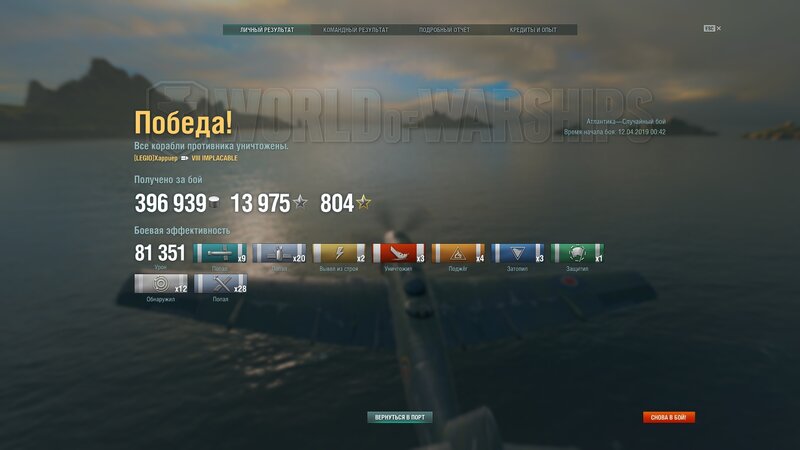Screen dimensions: 800x450
Task: Close the battle results screen
Action: click(718, 29)
